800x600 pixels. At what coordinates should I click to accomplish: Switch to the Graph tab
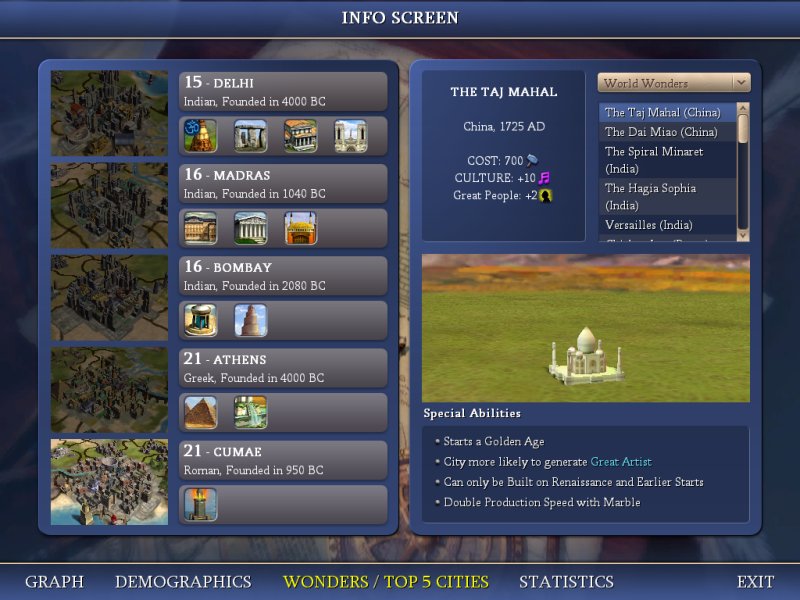coord(54,581)
